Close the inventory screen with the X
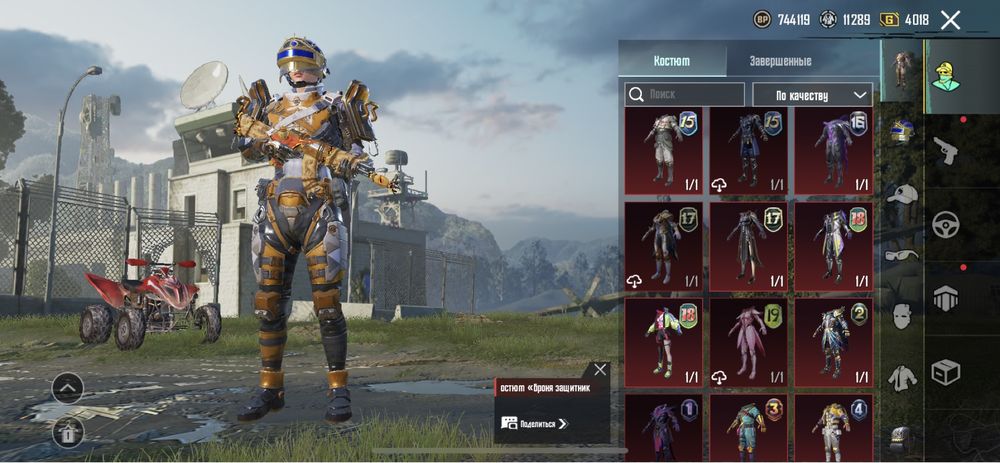Image resolution: width=1000 pixels, height=463 pixels. point(950,20)
